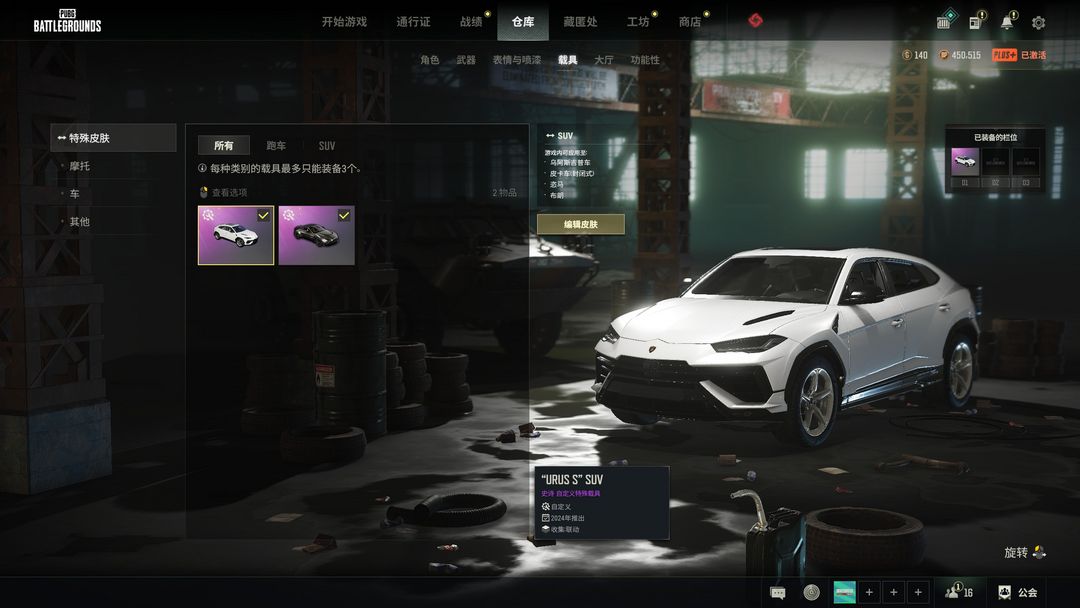Screen dimensions: 1080x608
Task: Open the 工坊 workshop tab
Action: click(x=638, y=22)
